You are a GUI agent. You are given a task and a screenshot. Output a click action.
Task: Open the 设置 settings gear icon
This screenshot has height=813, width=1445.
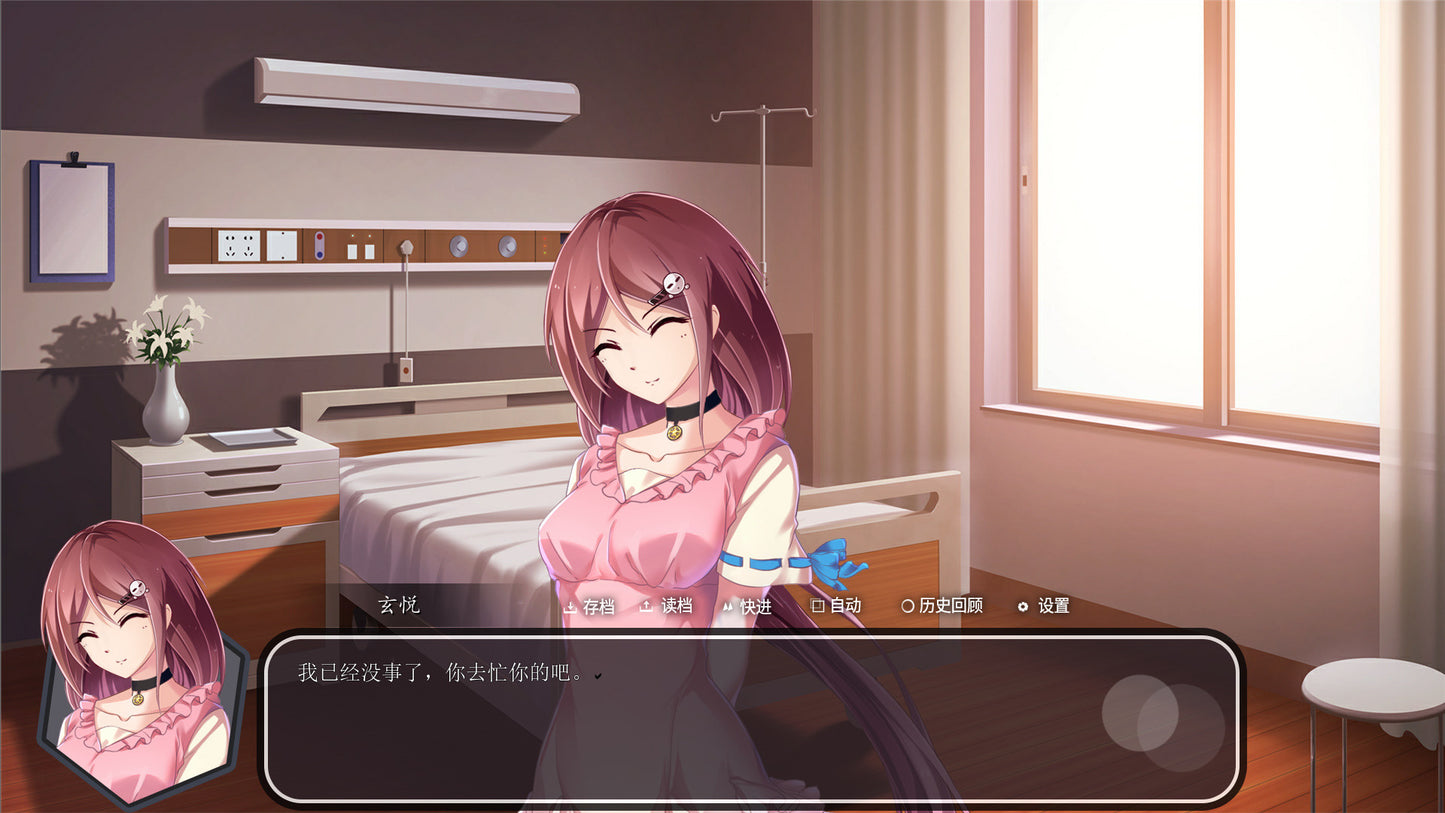click(1023, 606)
